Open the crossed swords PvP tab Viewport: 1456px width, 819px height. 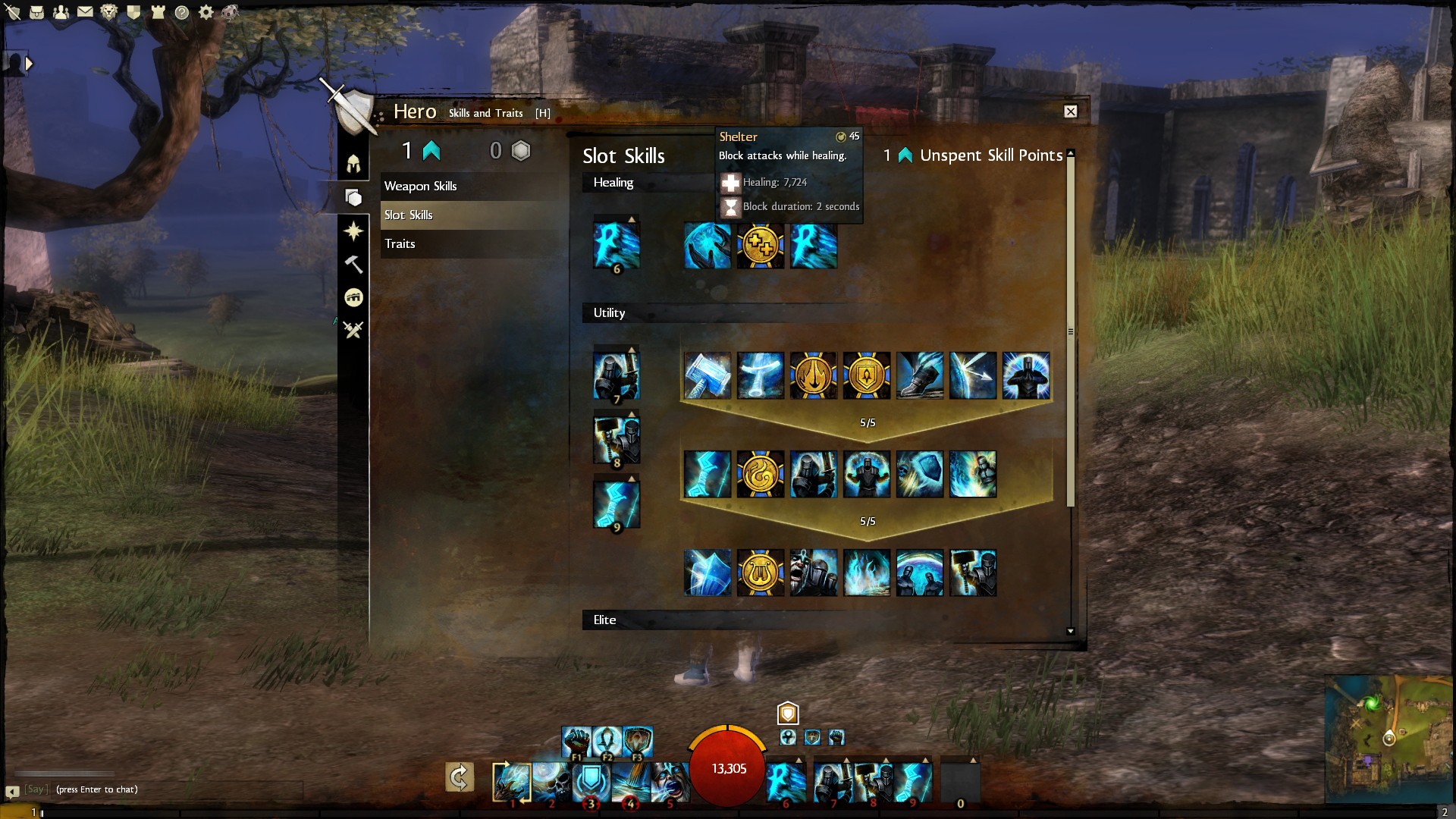coord(353,330)
